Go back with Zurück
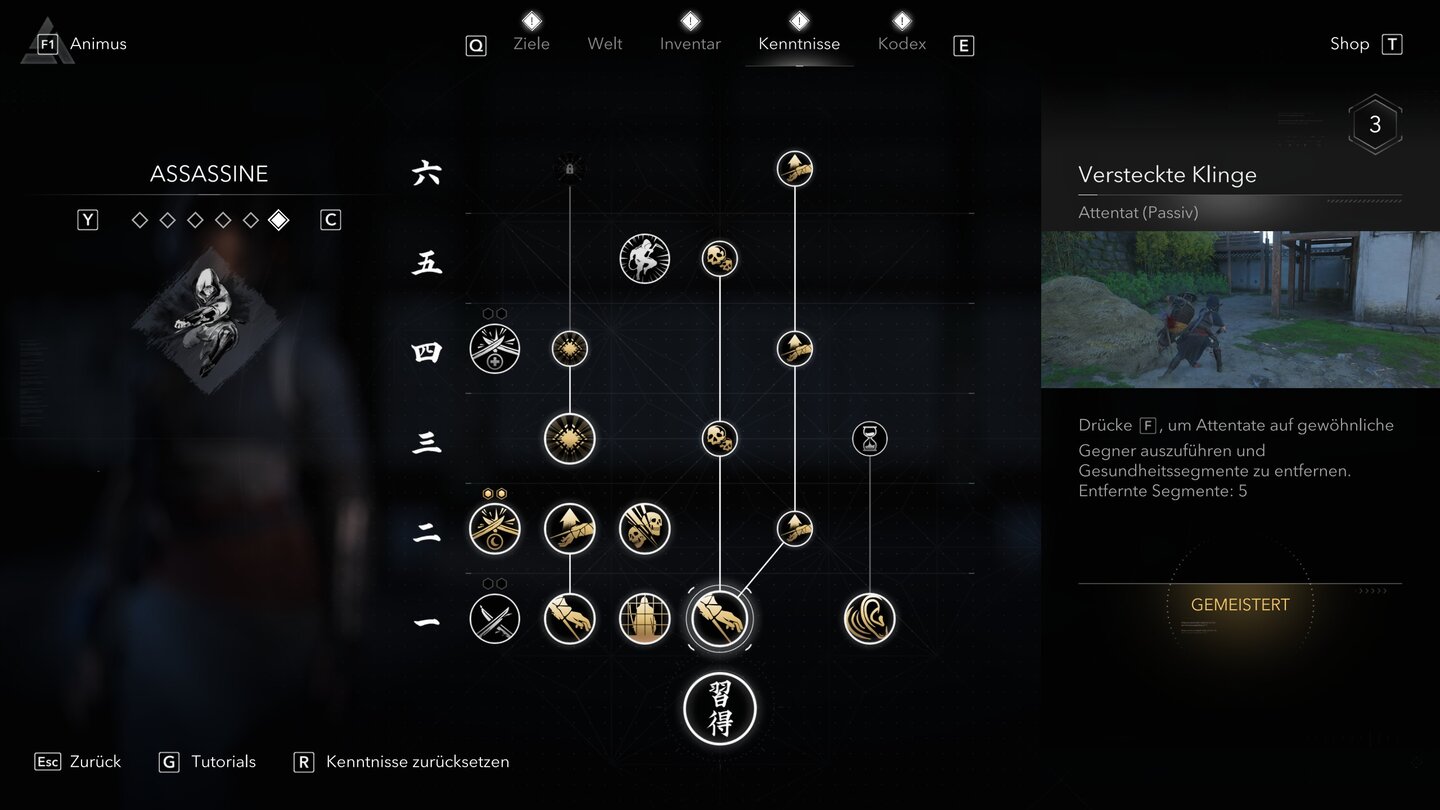1440x810 pixels. [95, 762]
